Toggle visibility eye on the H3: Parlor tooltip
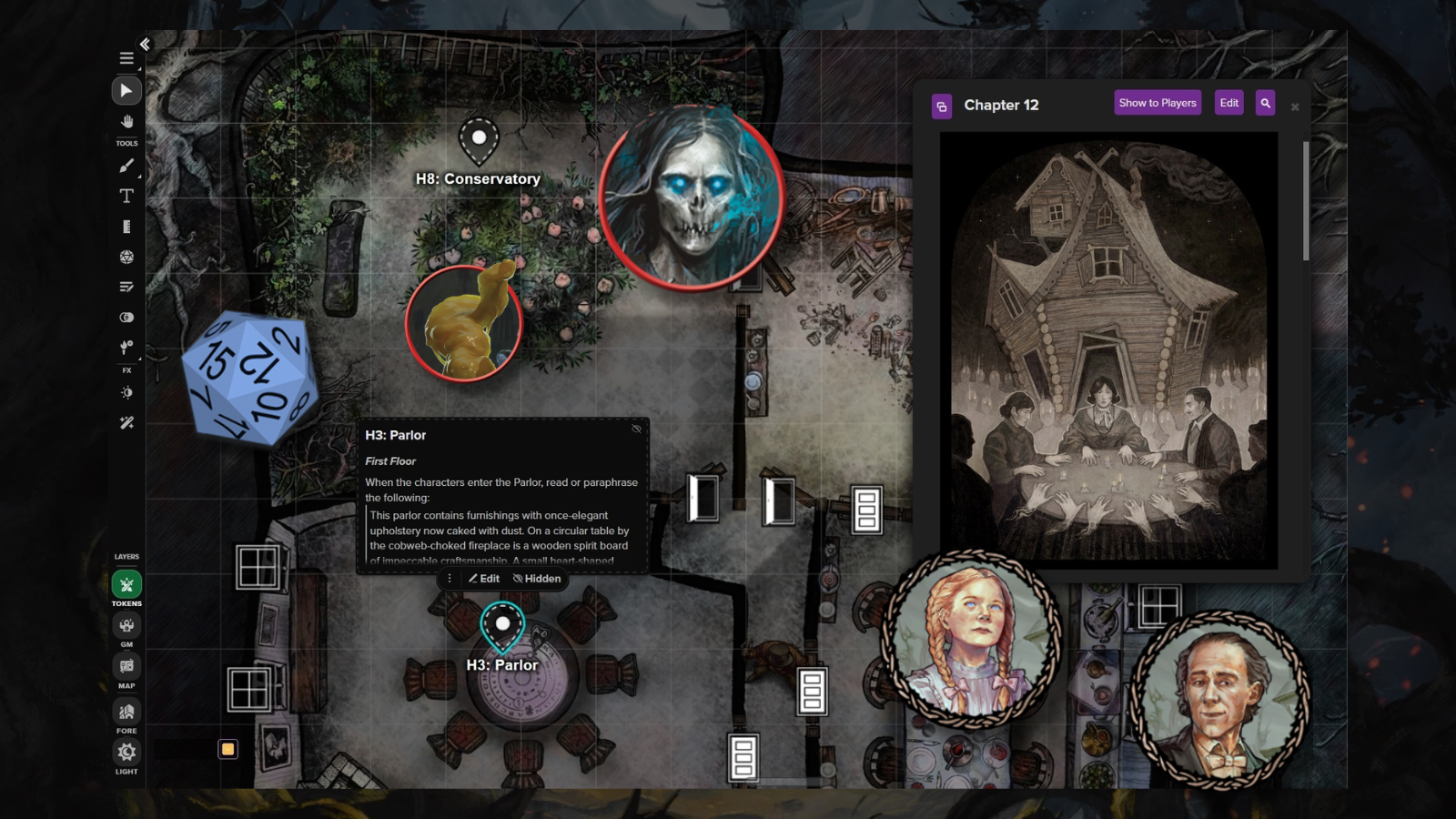The width and height of the screenshot is (1456, 819). [638, 428]
